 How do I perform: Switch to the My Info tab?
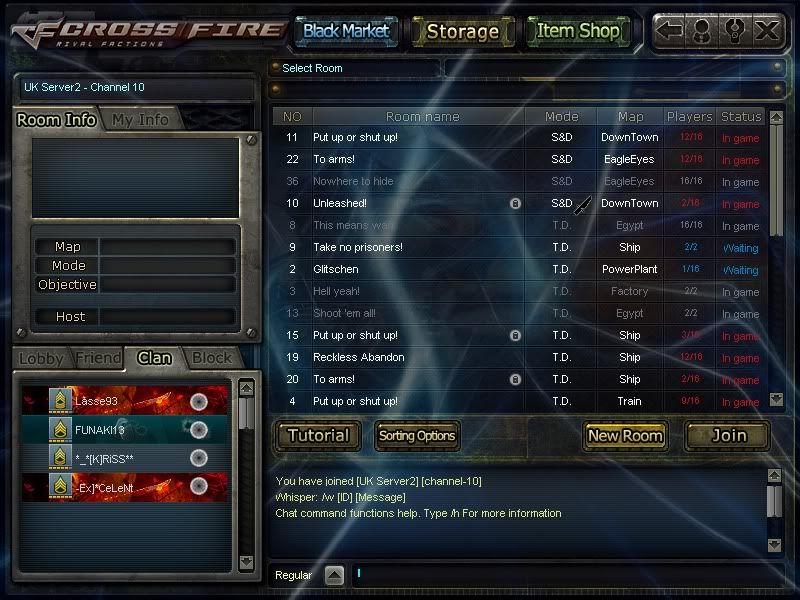click(x=140, y=120)
